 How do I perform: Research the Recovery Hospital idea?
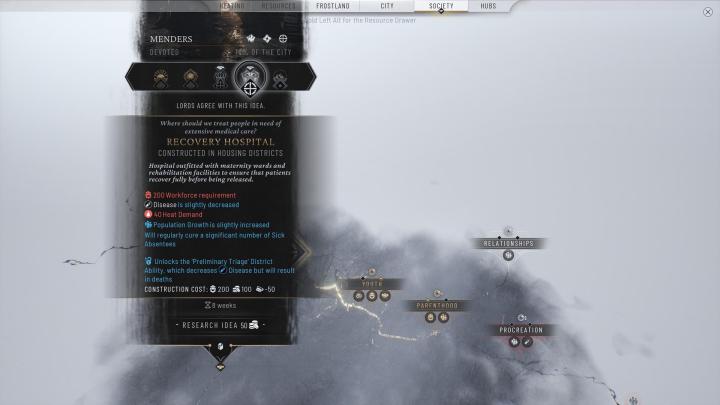pyautogui.click(x=220, y=325)
